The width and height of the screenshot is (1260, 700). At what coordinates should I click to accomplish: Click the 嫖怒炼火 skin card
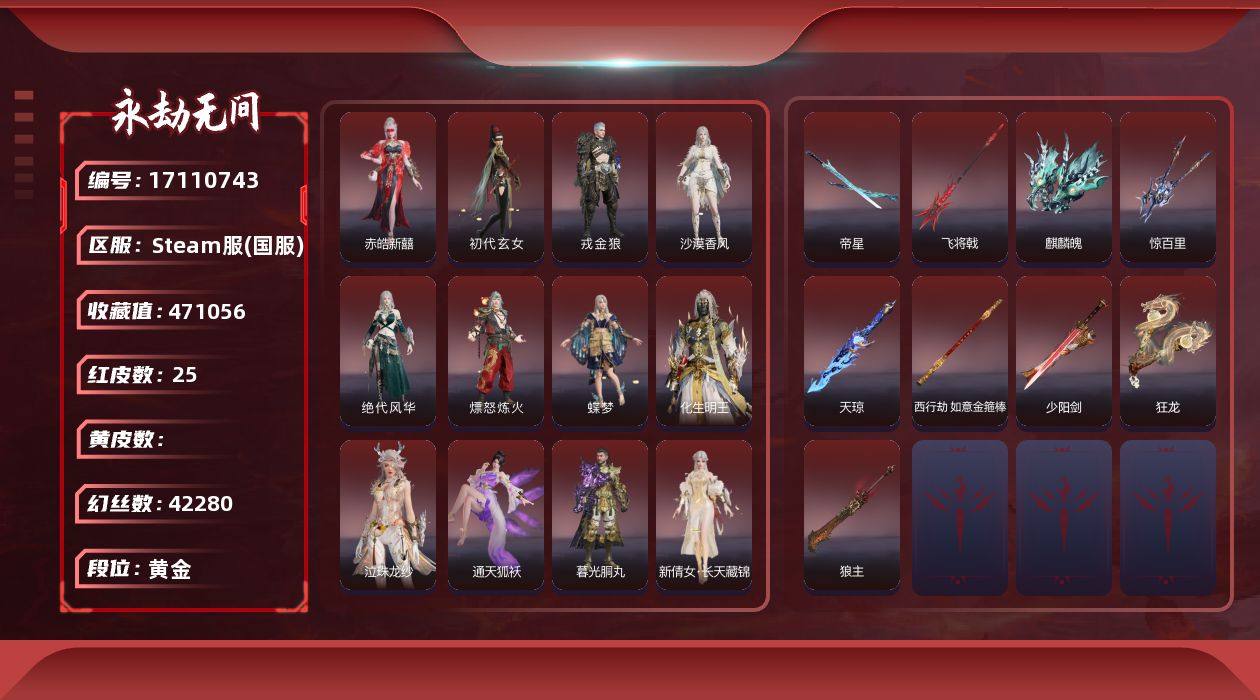pyautogui.click(x=496, y=351)
